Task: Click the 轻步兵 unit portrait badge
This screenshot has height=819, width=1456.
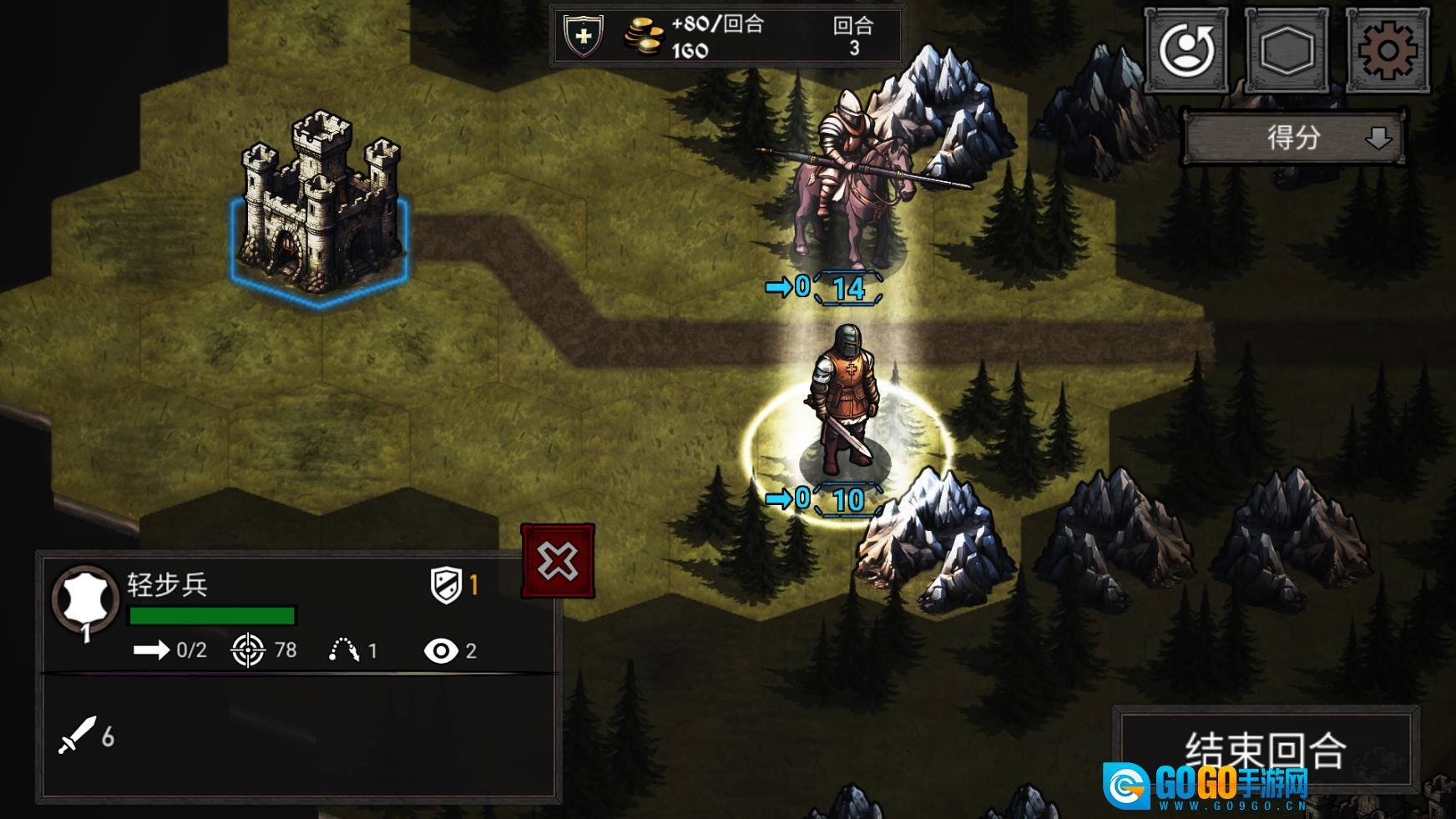Action: (x=84, y=600)
